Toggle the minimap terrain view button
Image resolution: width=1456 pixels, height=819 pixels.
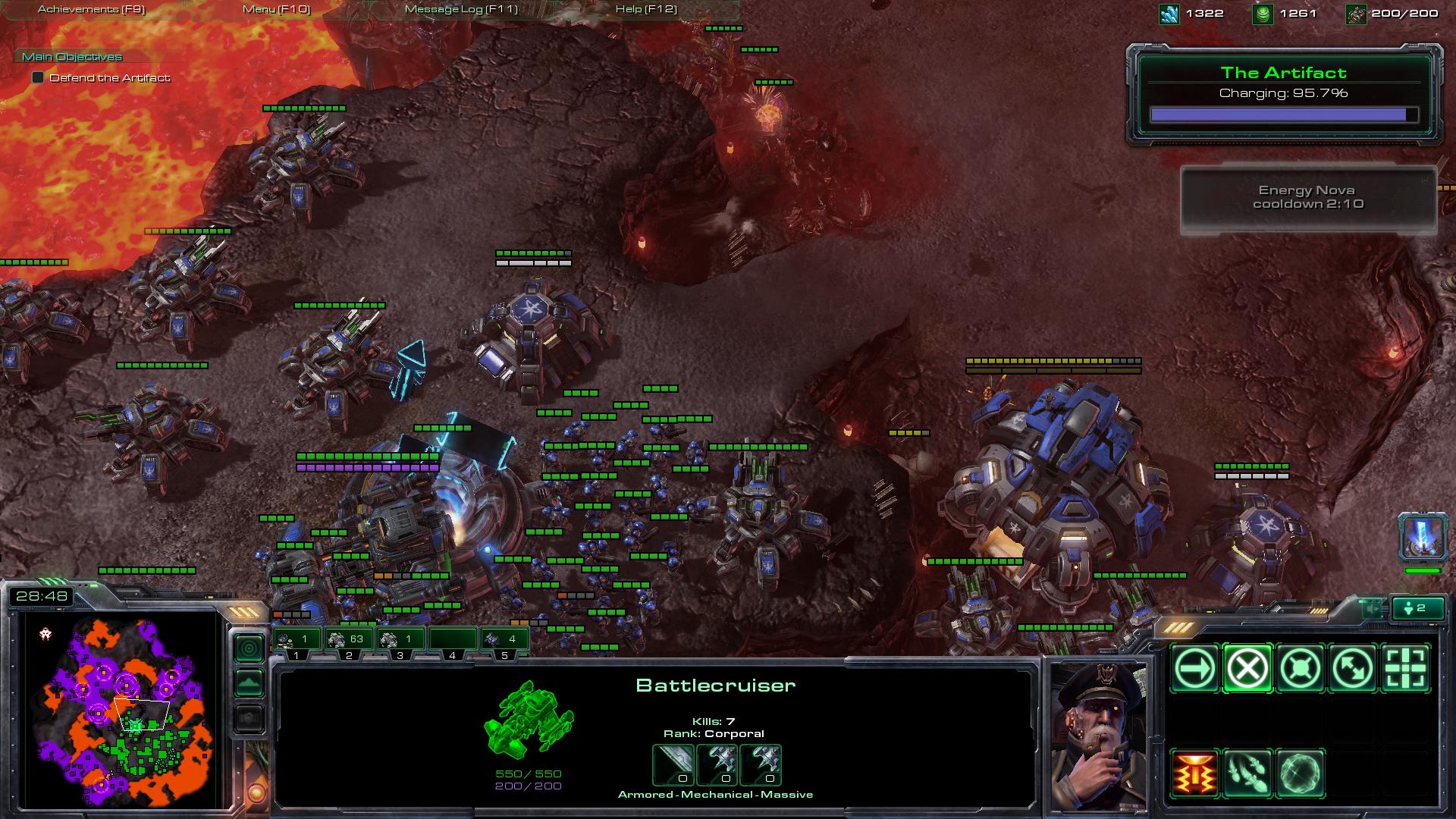(249, 683)
